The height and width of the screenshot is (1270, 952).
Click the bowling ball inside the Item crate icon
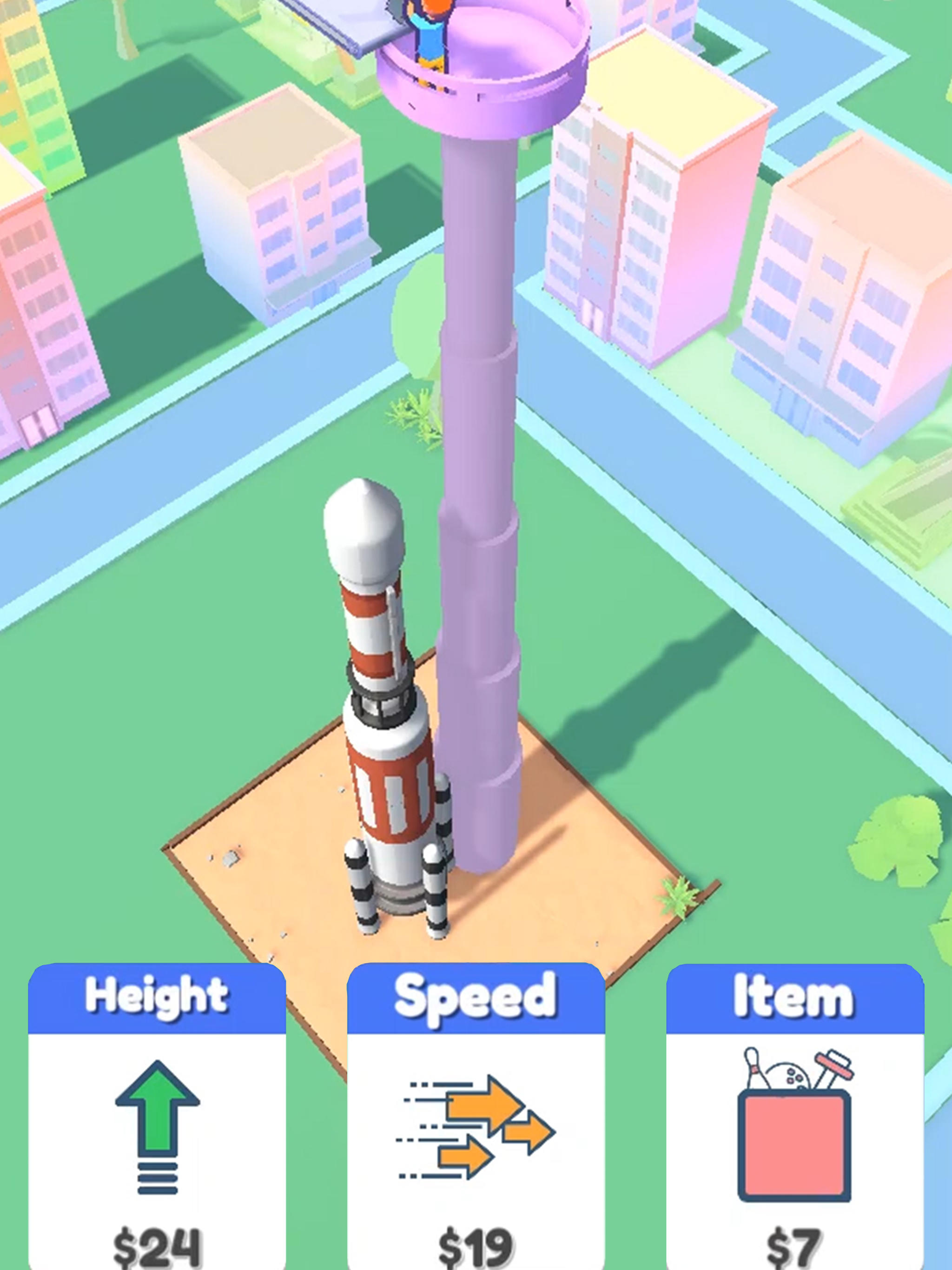point(788,1075)
